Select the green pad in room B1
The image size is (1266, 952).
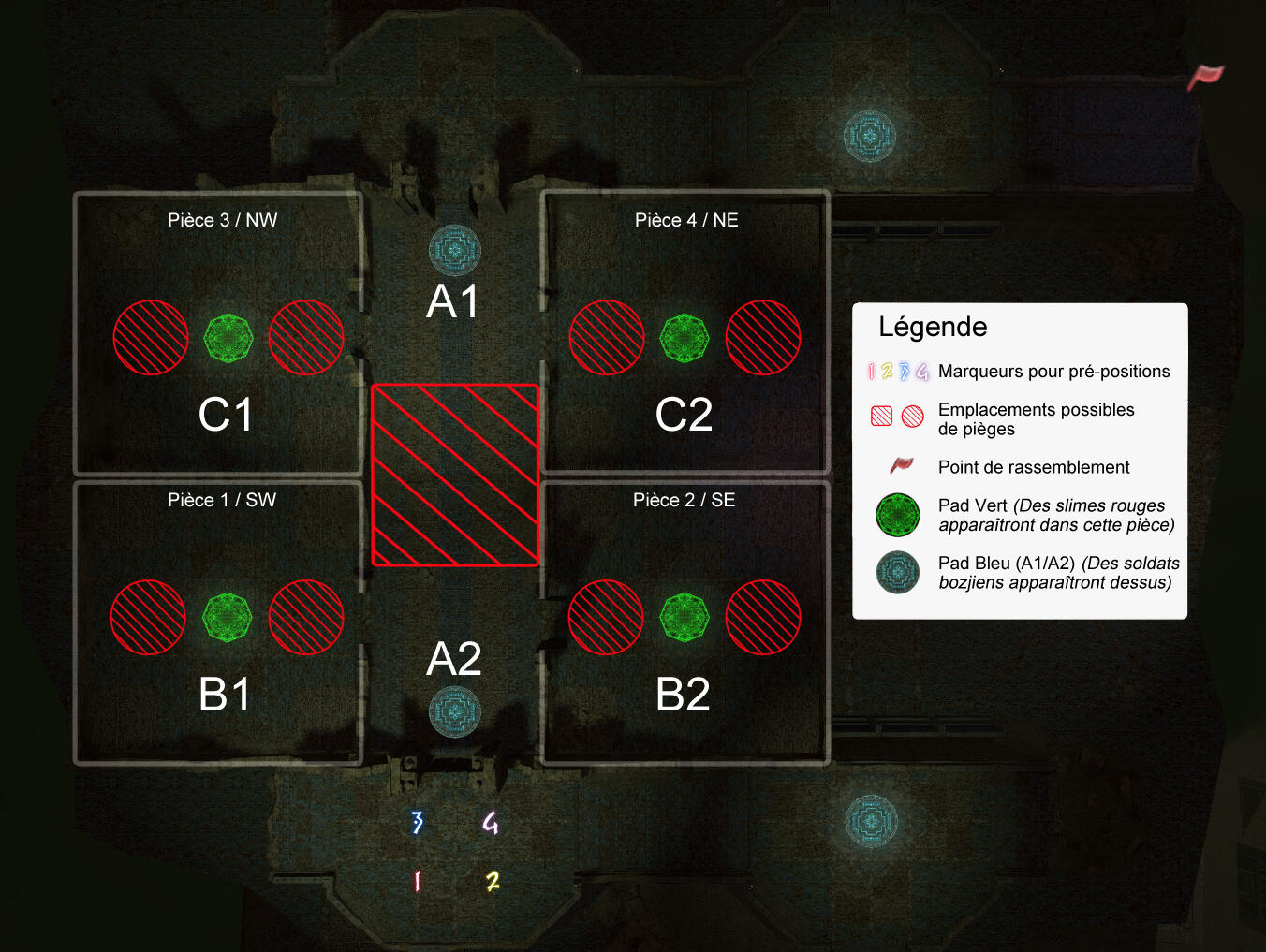click(228, 617)
